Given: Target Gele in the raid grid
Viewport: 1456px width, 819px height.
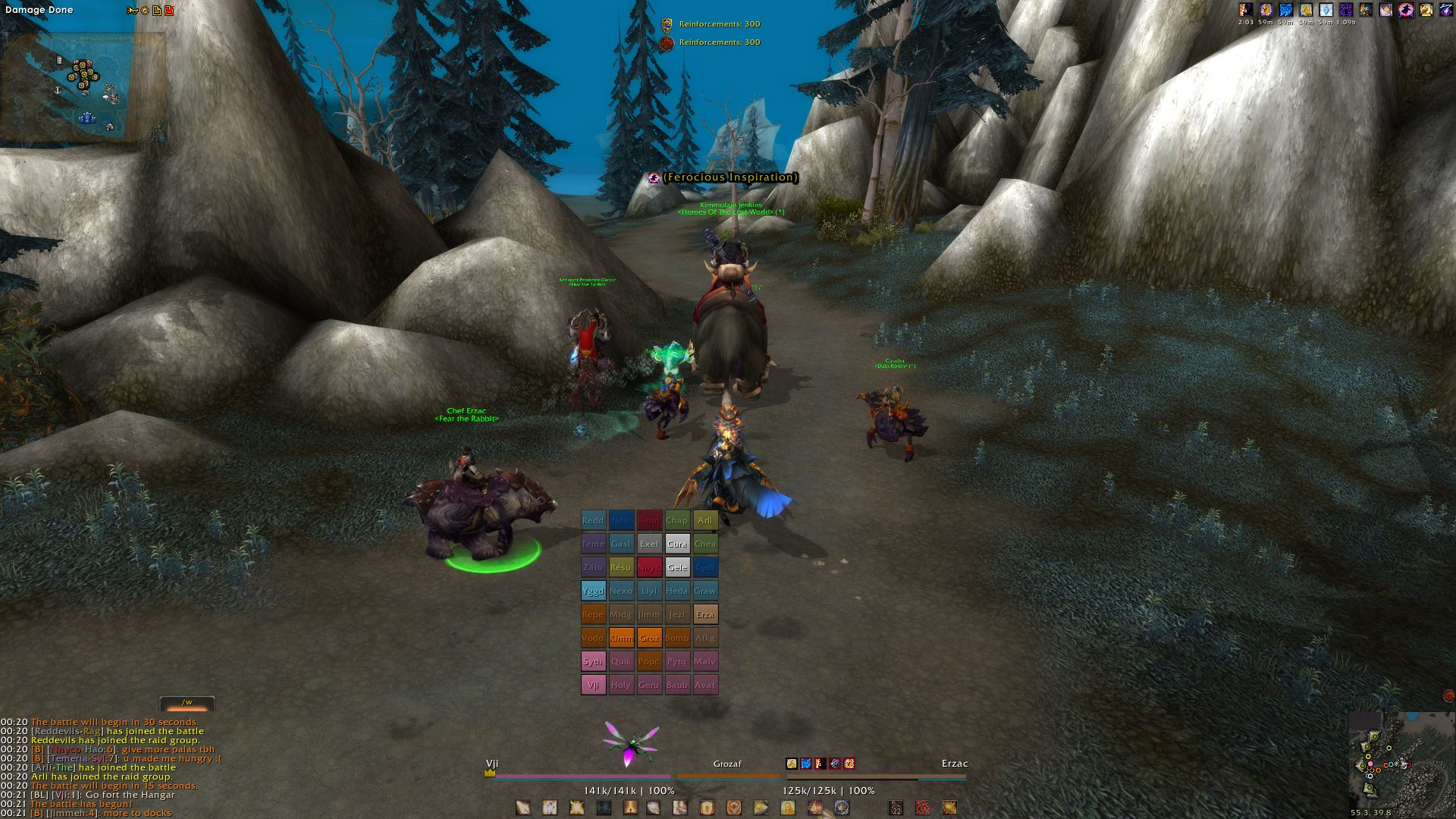Looking at the screenshot, I should [x=677, y=567].
